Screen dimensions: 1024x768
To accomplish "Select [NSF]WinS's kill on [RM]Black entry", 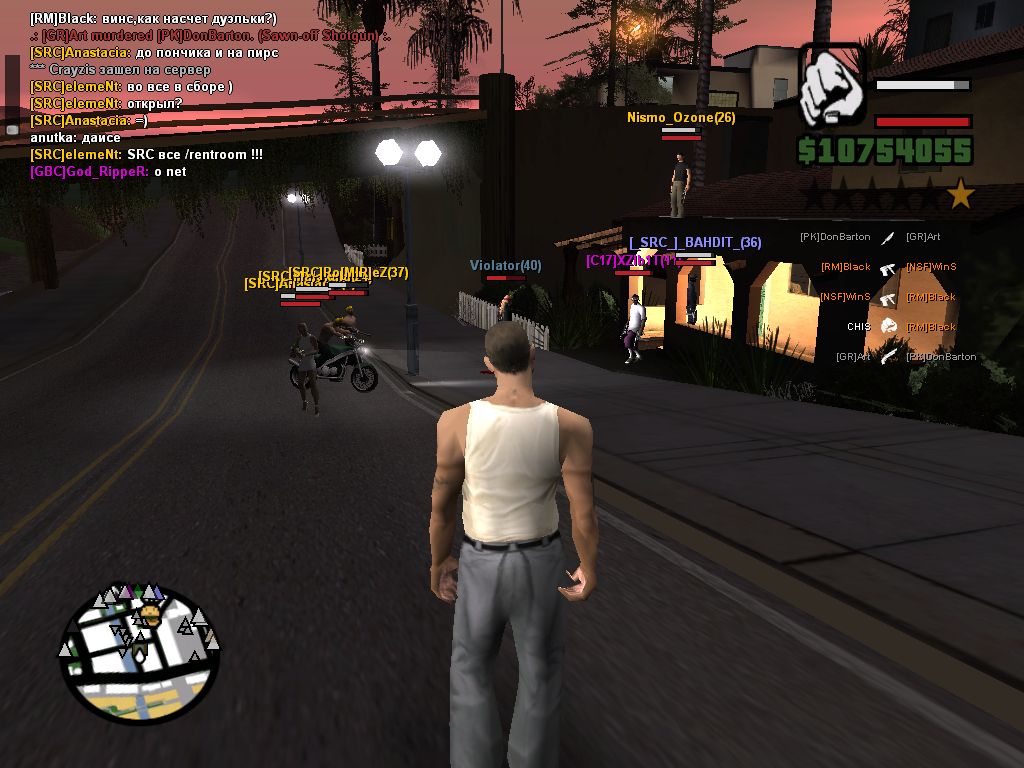I will click(887, 297).
